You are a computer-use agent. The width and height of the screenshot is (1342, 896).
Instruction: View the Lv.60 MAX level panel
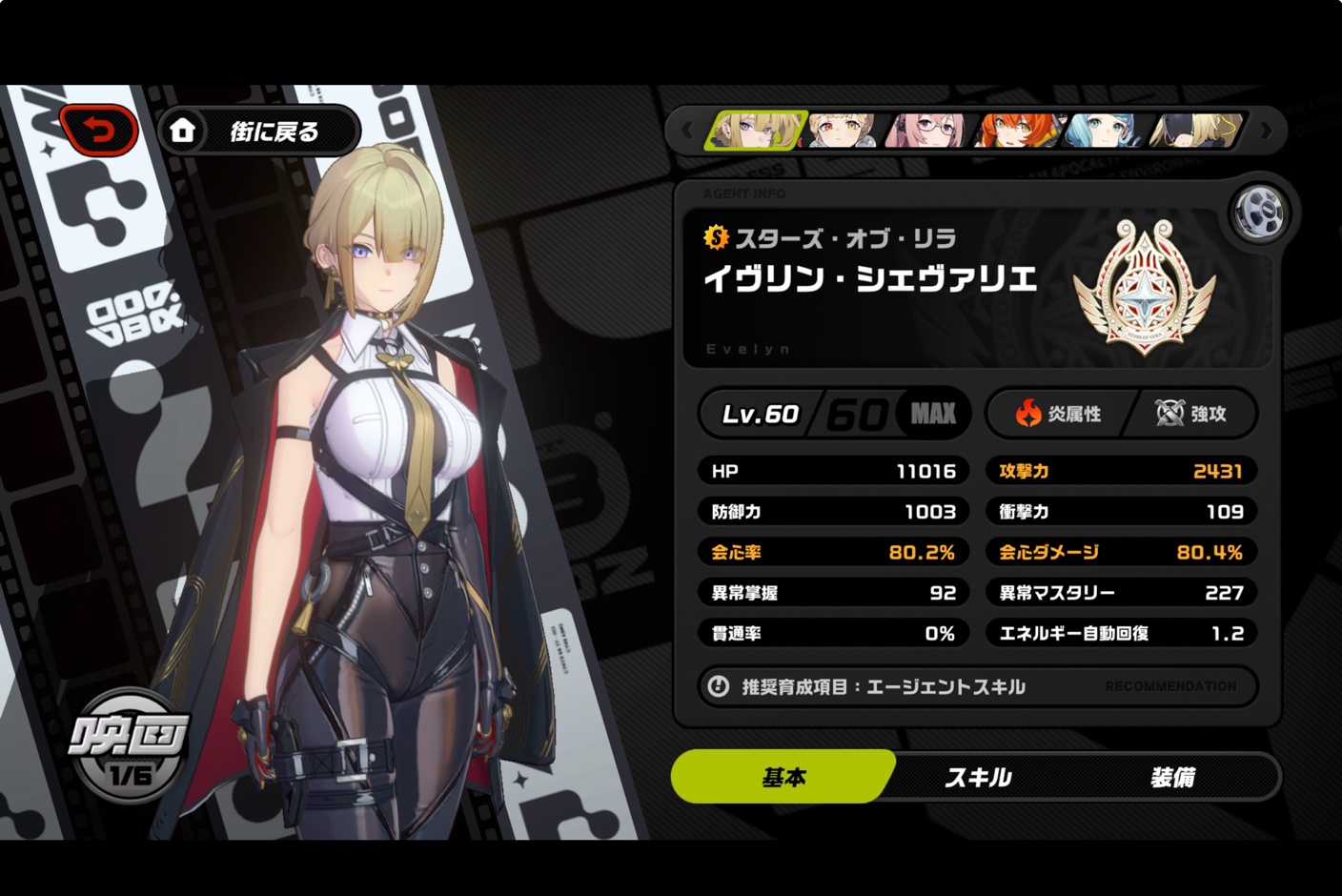click(x=835, y=414)
